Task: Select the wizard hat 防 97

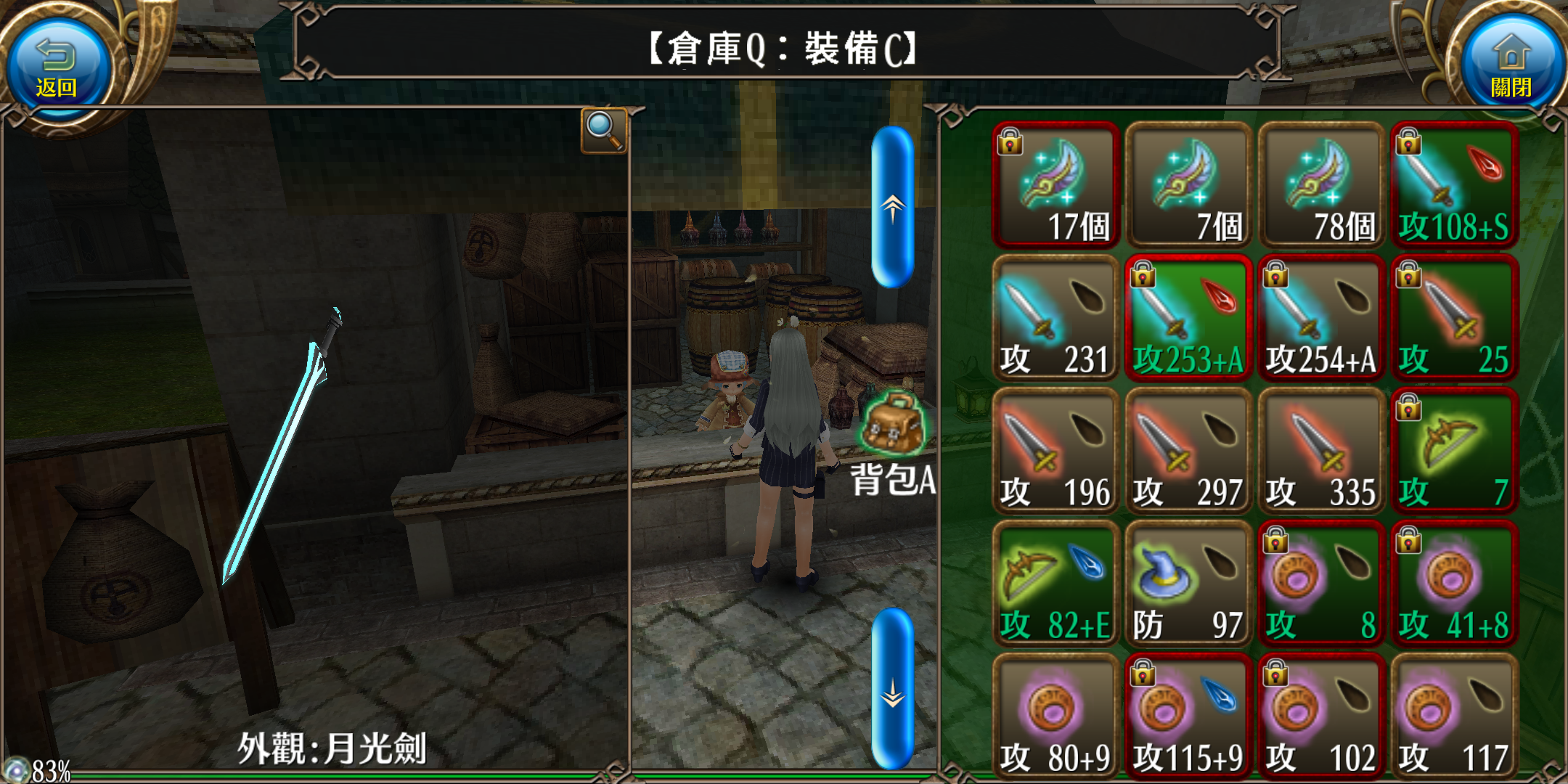Action: tap(1189, 584)
